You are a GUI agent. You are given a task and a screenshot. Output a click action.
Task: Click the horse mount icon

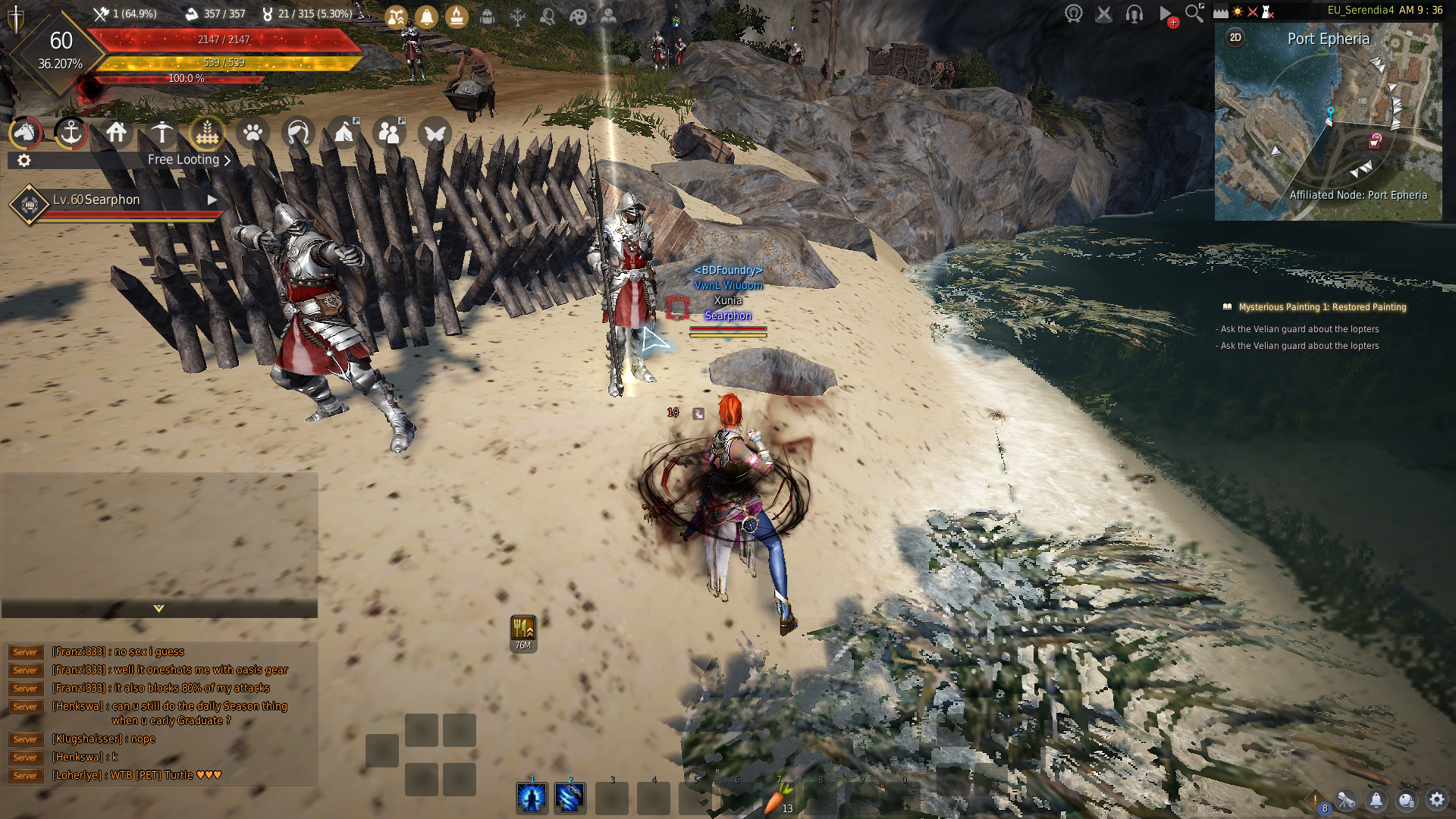(25, 133)
